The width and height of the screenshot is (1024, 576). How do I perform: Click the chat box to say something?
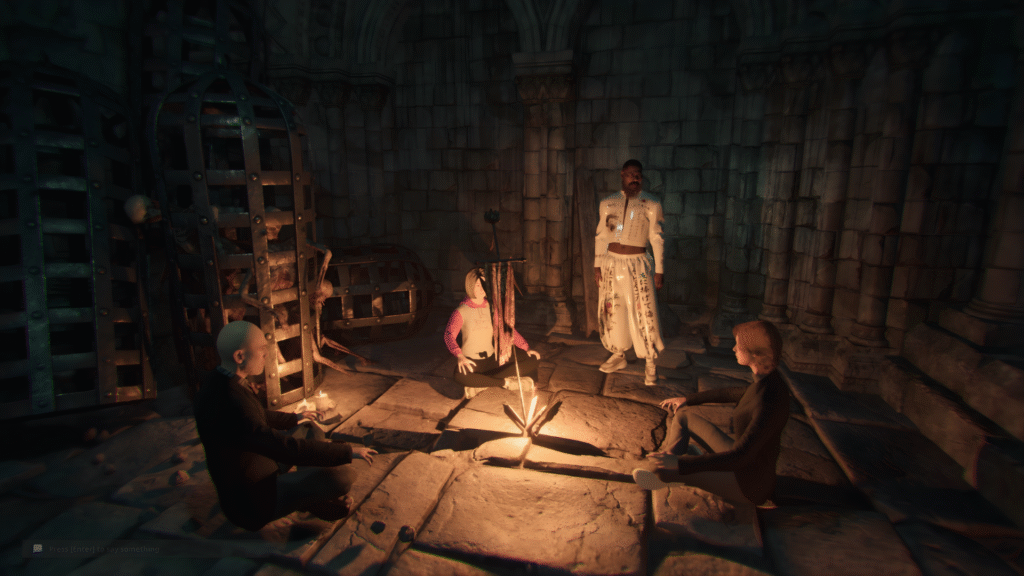point(100,549)
